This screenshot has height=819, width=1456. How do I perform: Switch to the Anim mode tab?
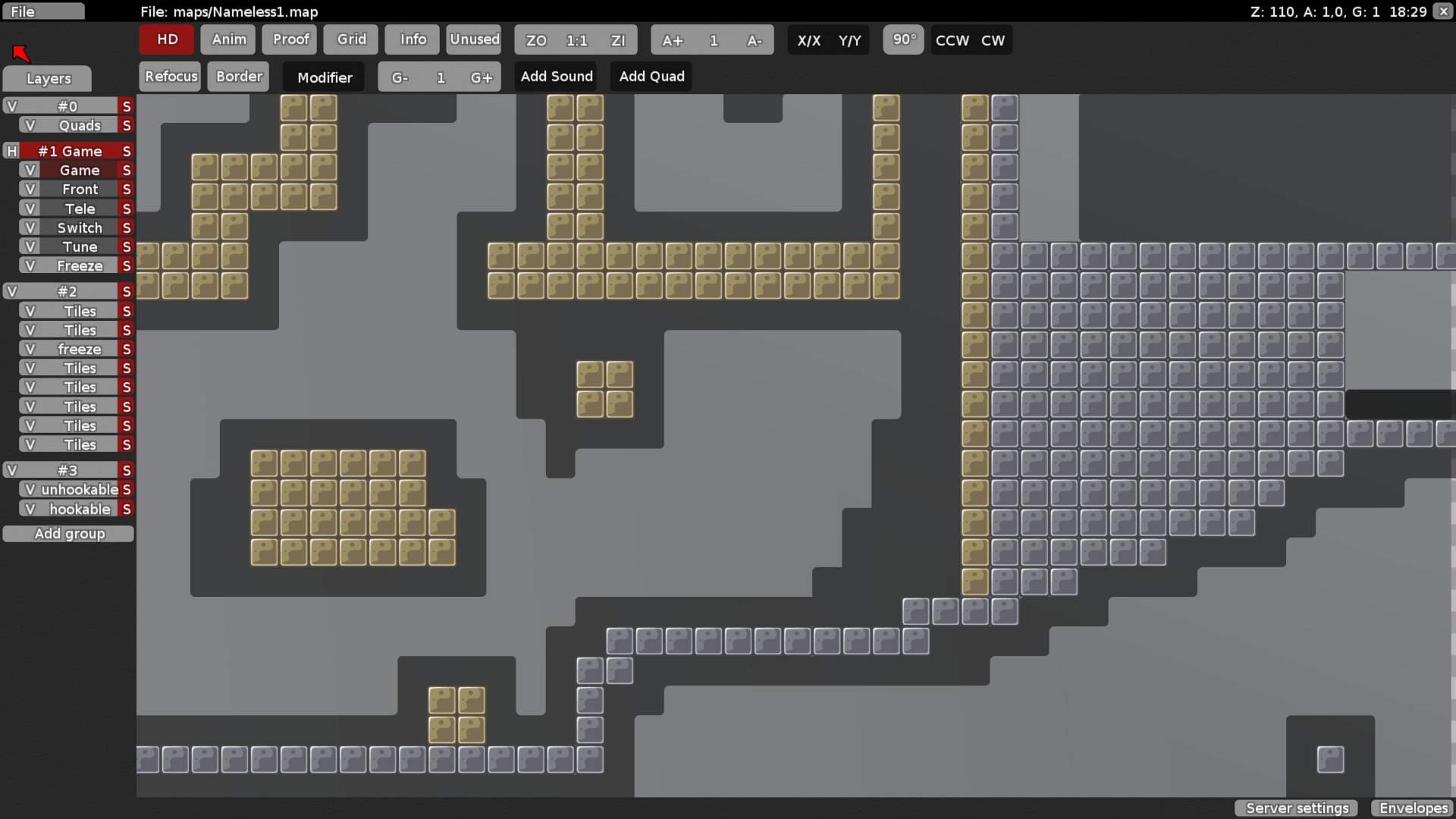click(x=227, y=39)
